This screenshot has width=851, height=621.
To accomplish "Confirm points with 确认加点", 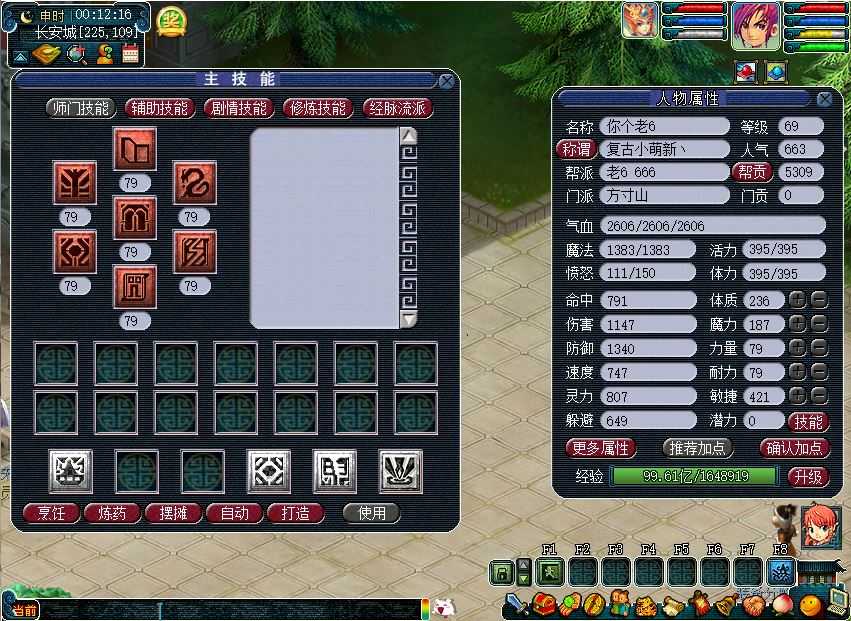I will (795, 448).
